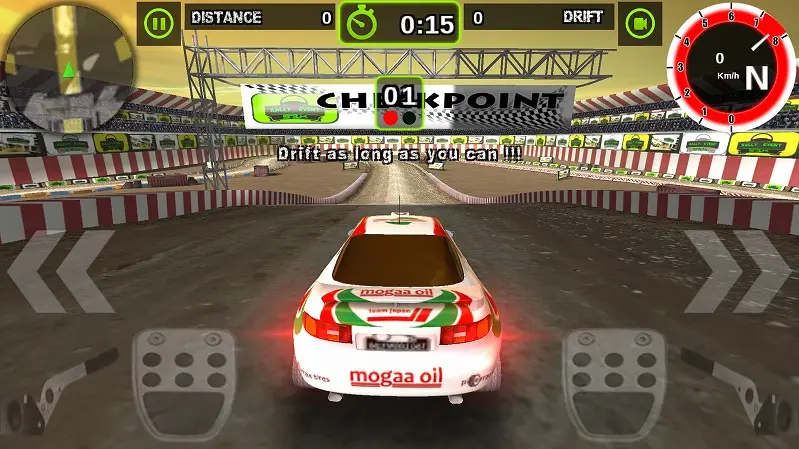This screenshot has height=449, width=799.
Task: Steer right using the right-pointing chevron arrows
Action: [737, 272]
